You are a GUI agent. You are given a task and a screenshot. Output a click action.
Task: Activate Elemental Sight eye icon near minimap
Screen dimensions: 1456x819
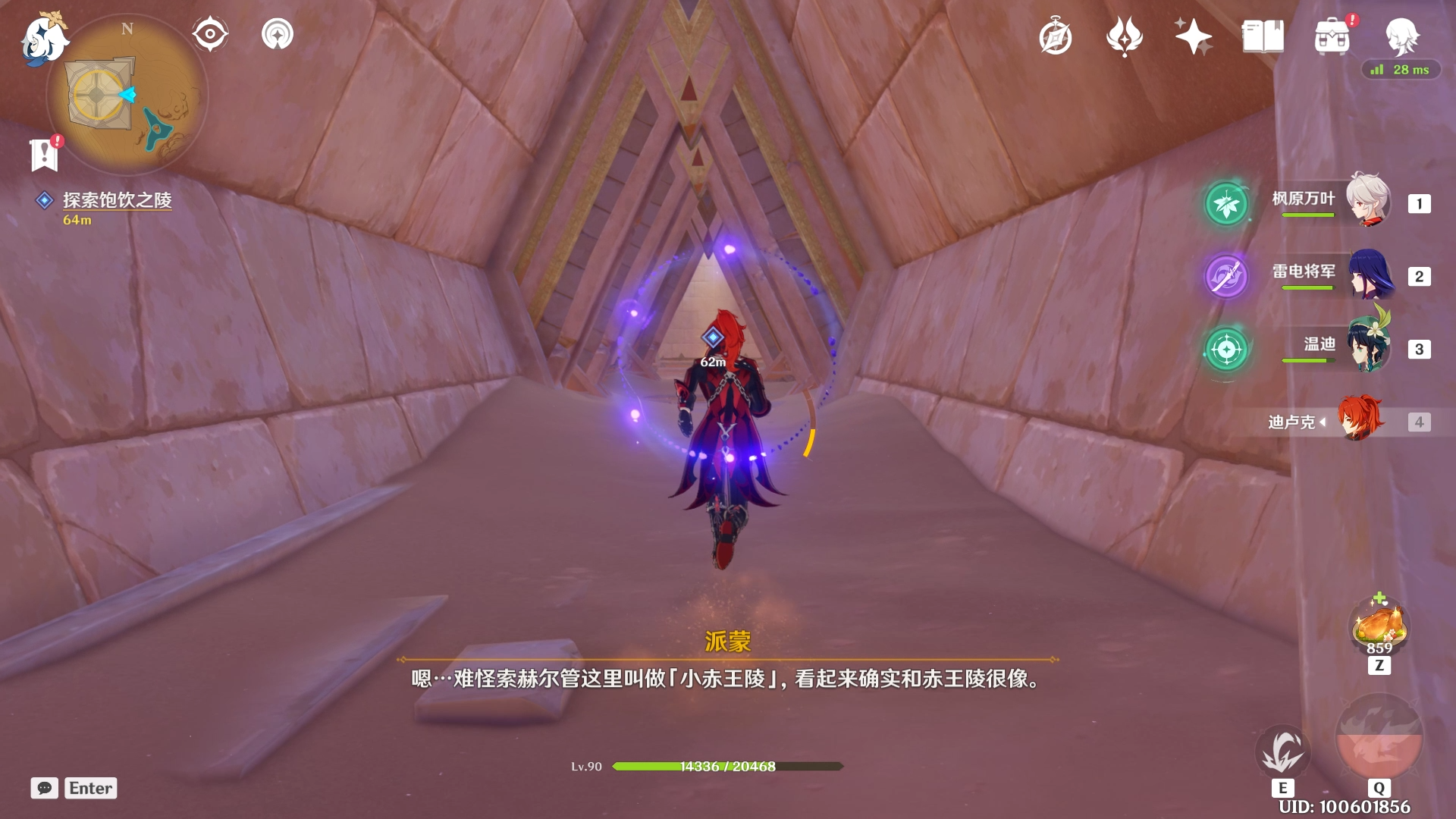[209, 32]
